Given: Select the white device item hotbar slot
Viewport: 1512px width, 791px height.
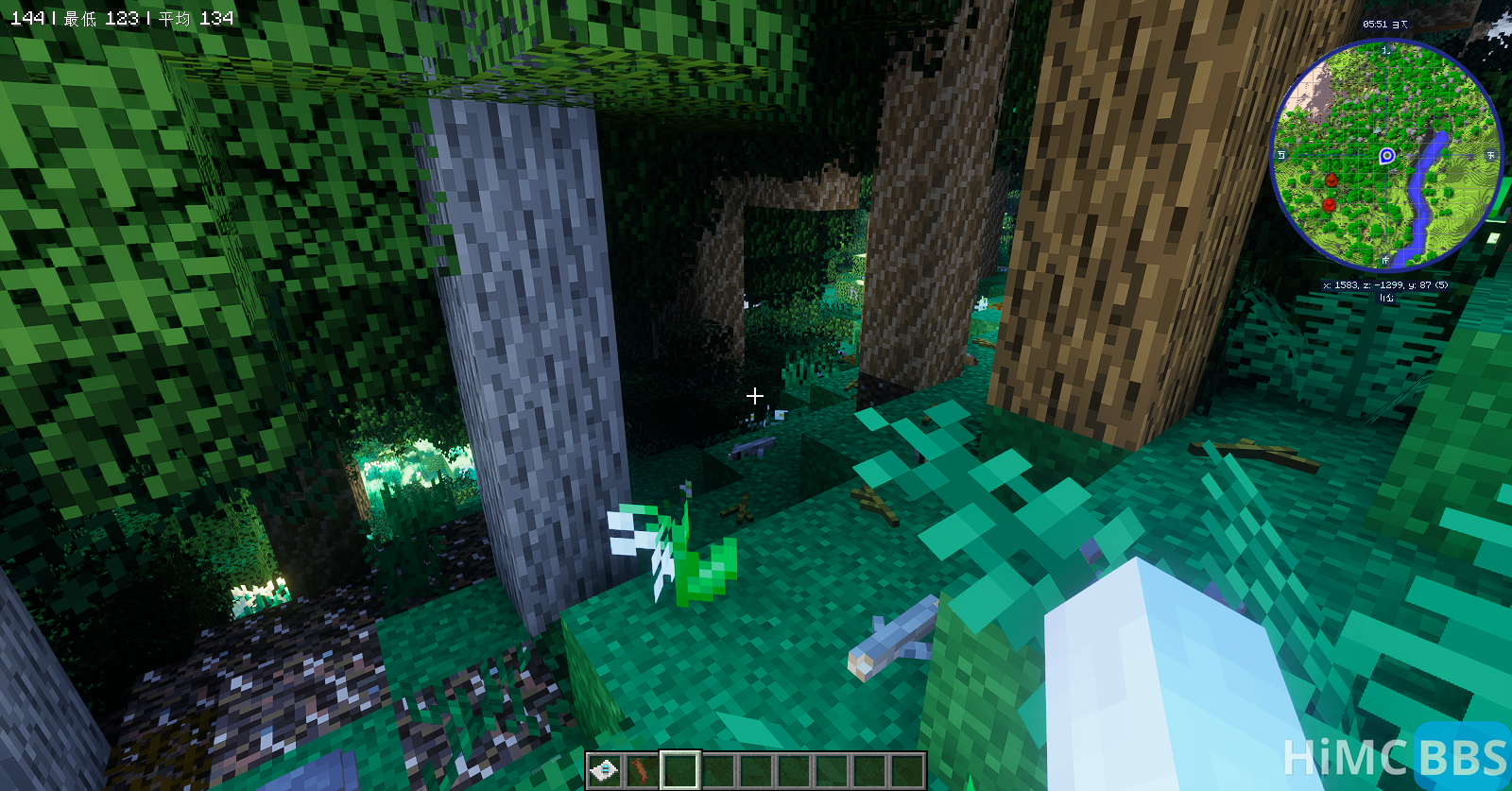Looking at the screenshot, I should pyautogui.click(x=604, y=770).
